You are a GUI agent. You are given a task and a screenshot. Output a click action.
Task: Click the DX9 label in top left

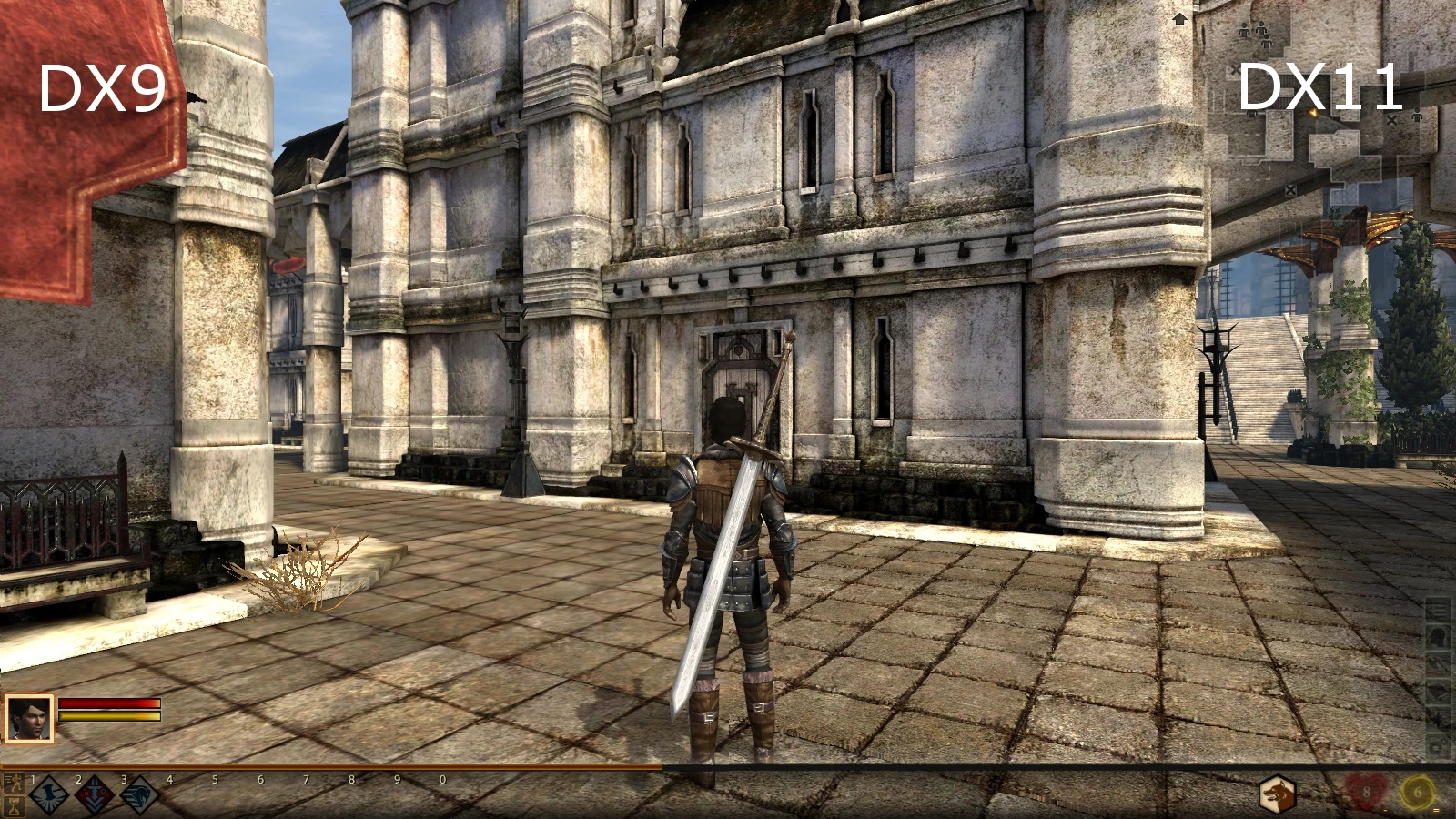105,86
